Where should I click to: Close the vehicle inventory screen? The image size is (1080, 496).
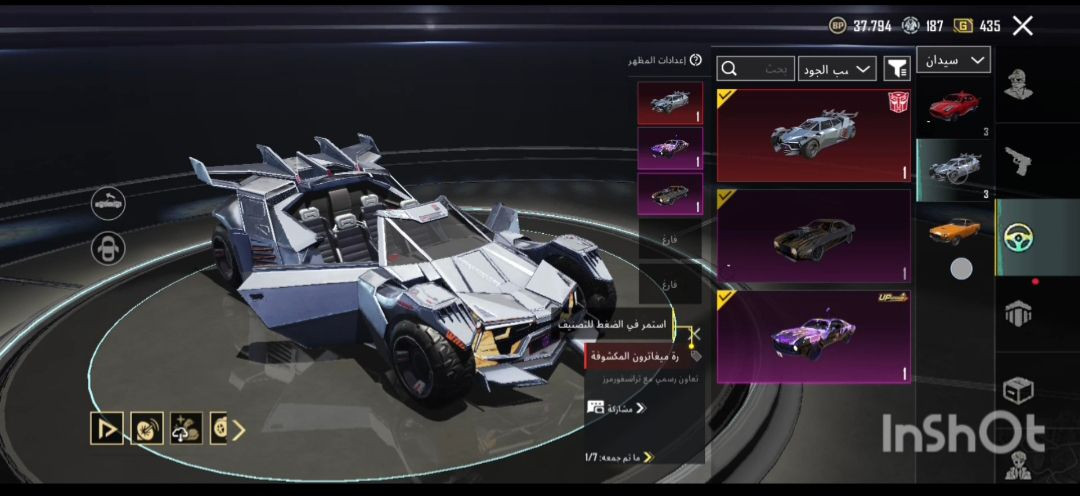pyautogui.click(x=1022, y=26)
